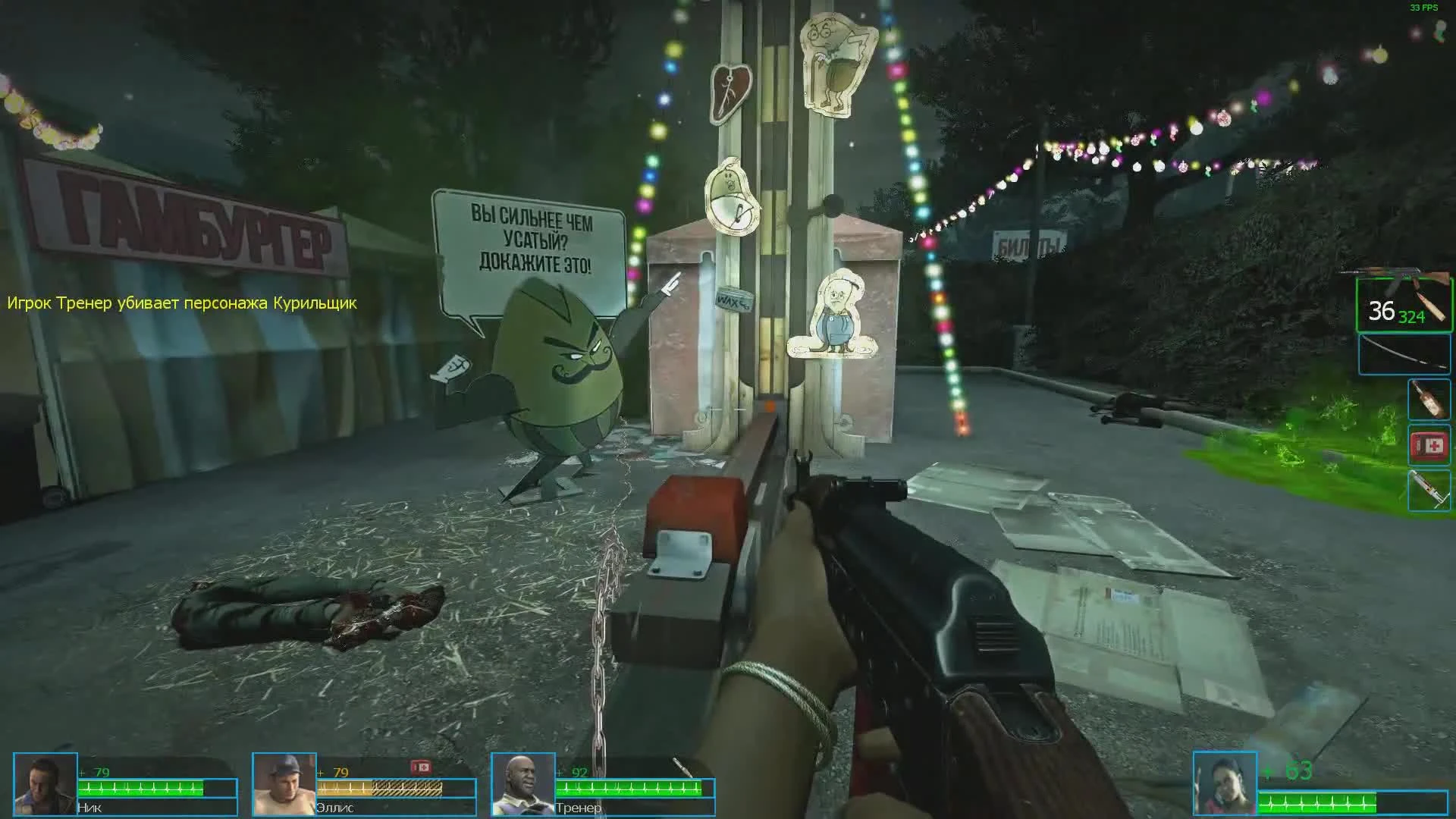This screenshot has width=1456, height=819.
Task: Click Эллис's survivor portrait
Action: (284, 786)
